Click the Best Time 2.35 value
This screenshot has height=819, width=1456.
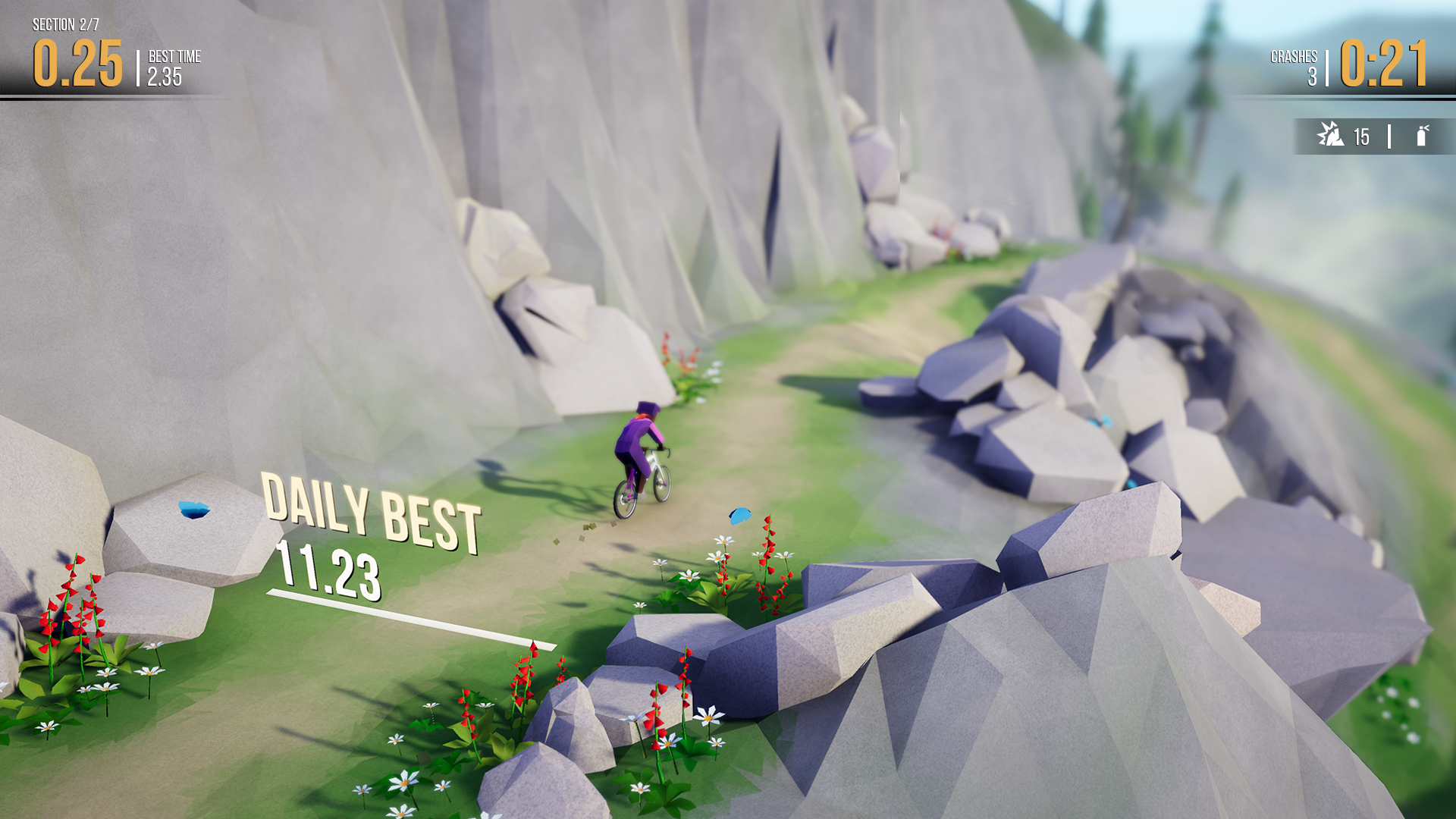point(165,76)
